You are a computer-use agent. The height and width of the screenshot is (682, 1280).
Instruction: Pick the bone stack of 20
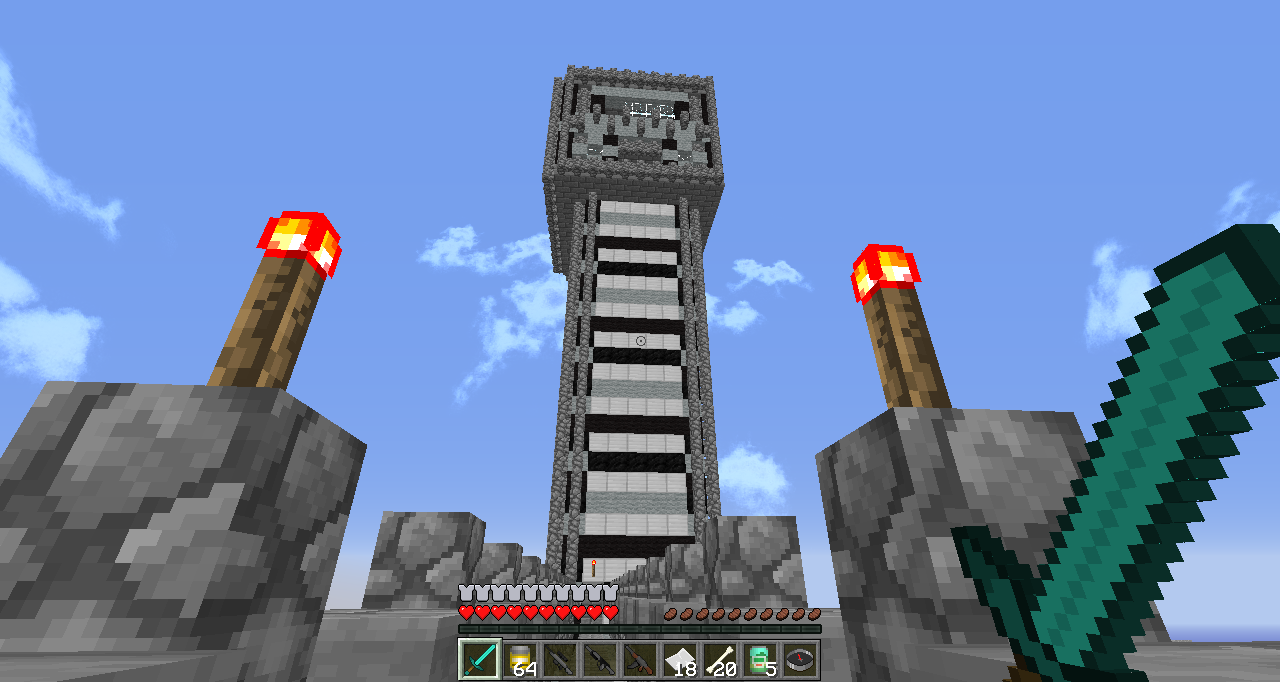[x=719, y=660]
